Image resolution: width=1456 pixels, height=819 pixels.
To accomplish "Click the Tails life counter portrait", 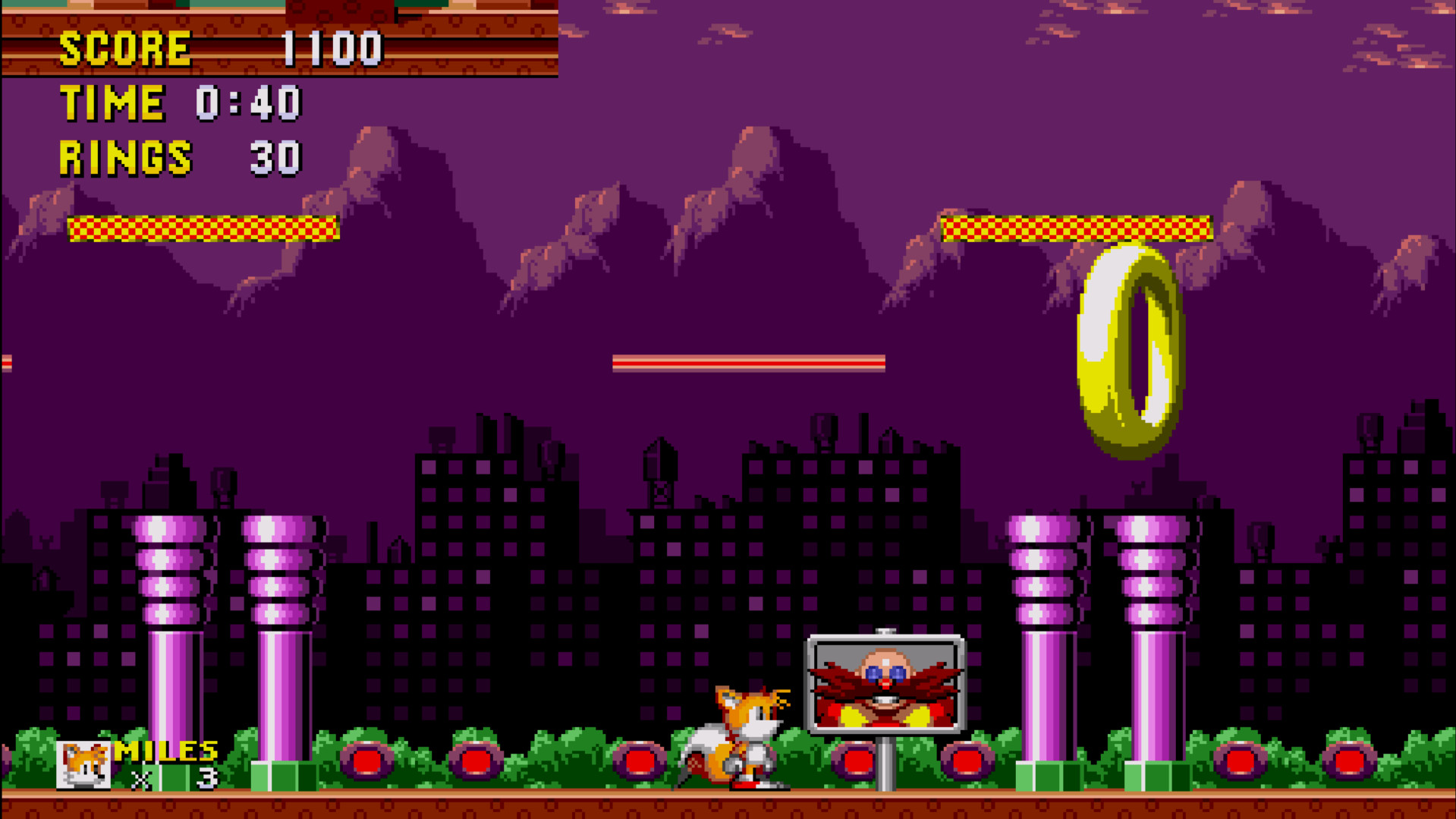I will click(85, 767).
